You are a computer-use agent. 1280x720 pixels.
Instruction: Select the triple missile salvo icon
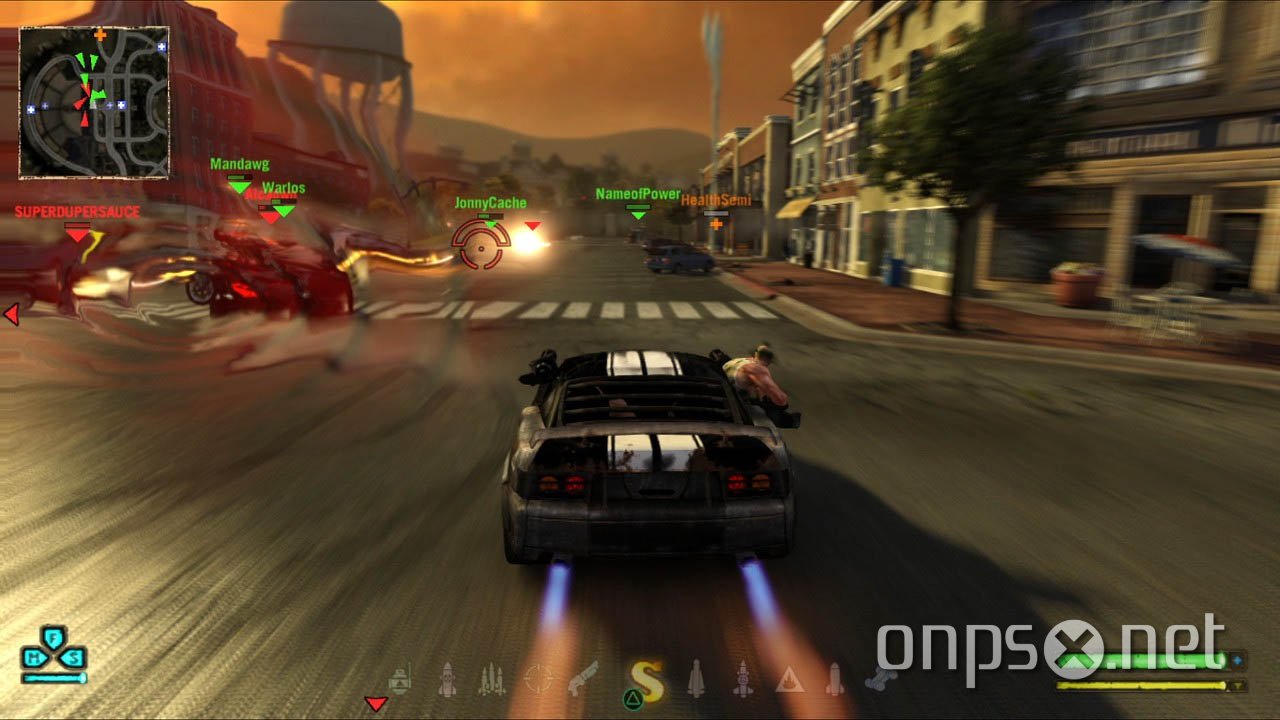(490, 678)
